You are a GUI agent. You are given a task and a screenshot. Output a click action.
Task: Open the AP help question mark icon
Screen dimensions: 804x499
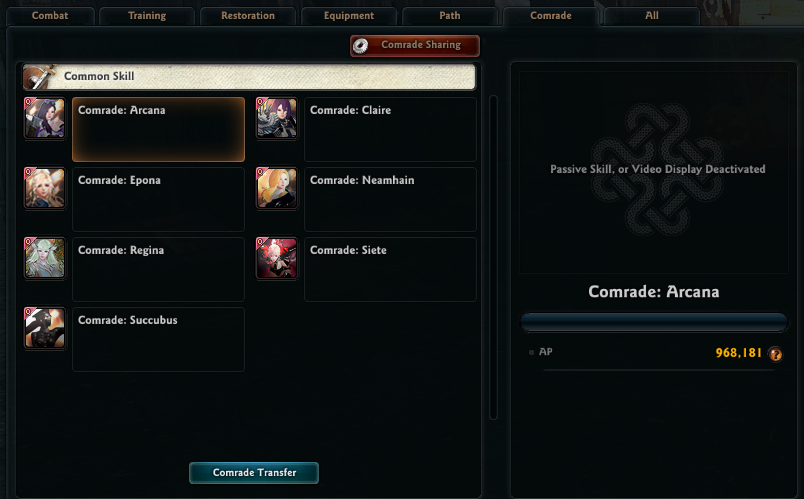tap(775, 354)
